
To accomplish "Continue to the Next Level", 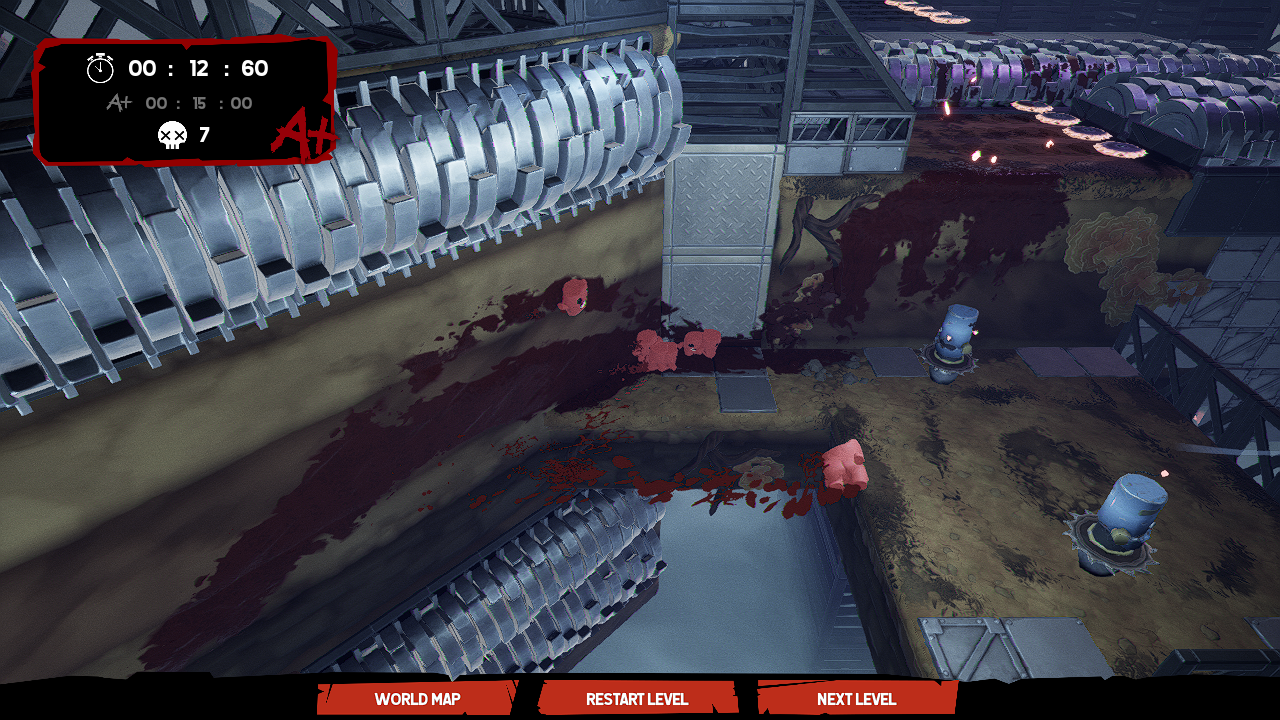I will (x=856, y=699).
